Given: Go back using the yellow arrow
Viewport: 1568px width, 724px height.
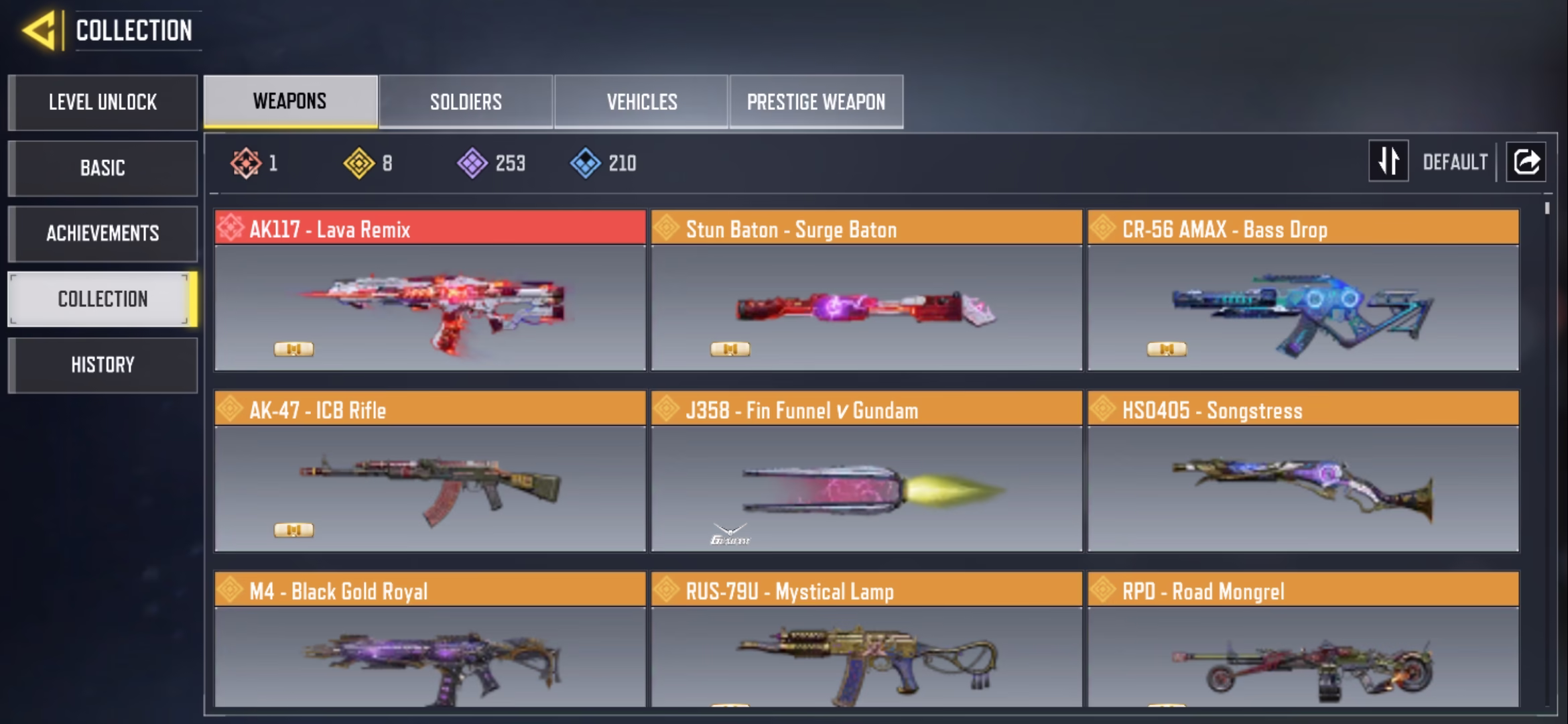Looking at the screenshot, I should (39, 31).
